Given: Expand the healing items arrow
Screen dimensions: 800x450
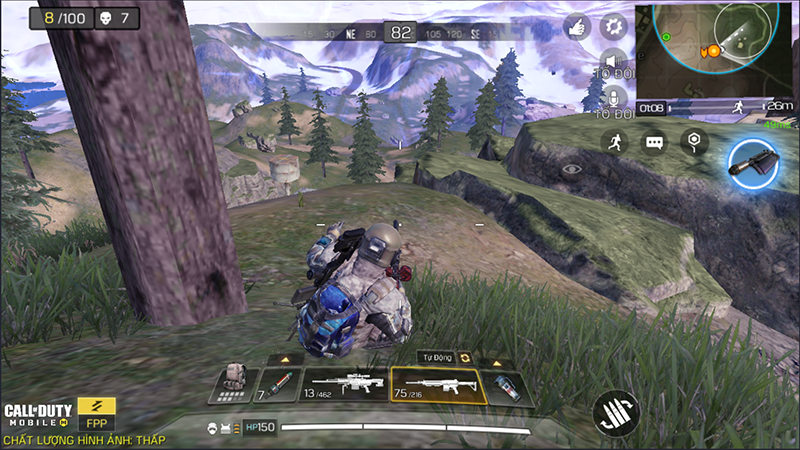Looking at the screenshot, I should (285, 359).
